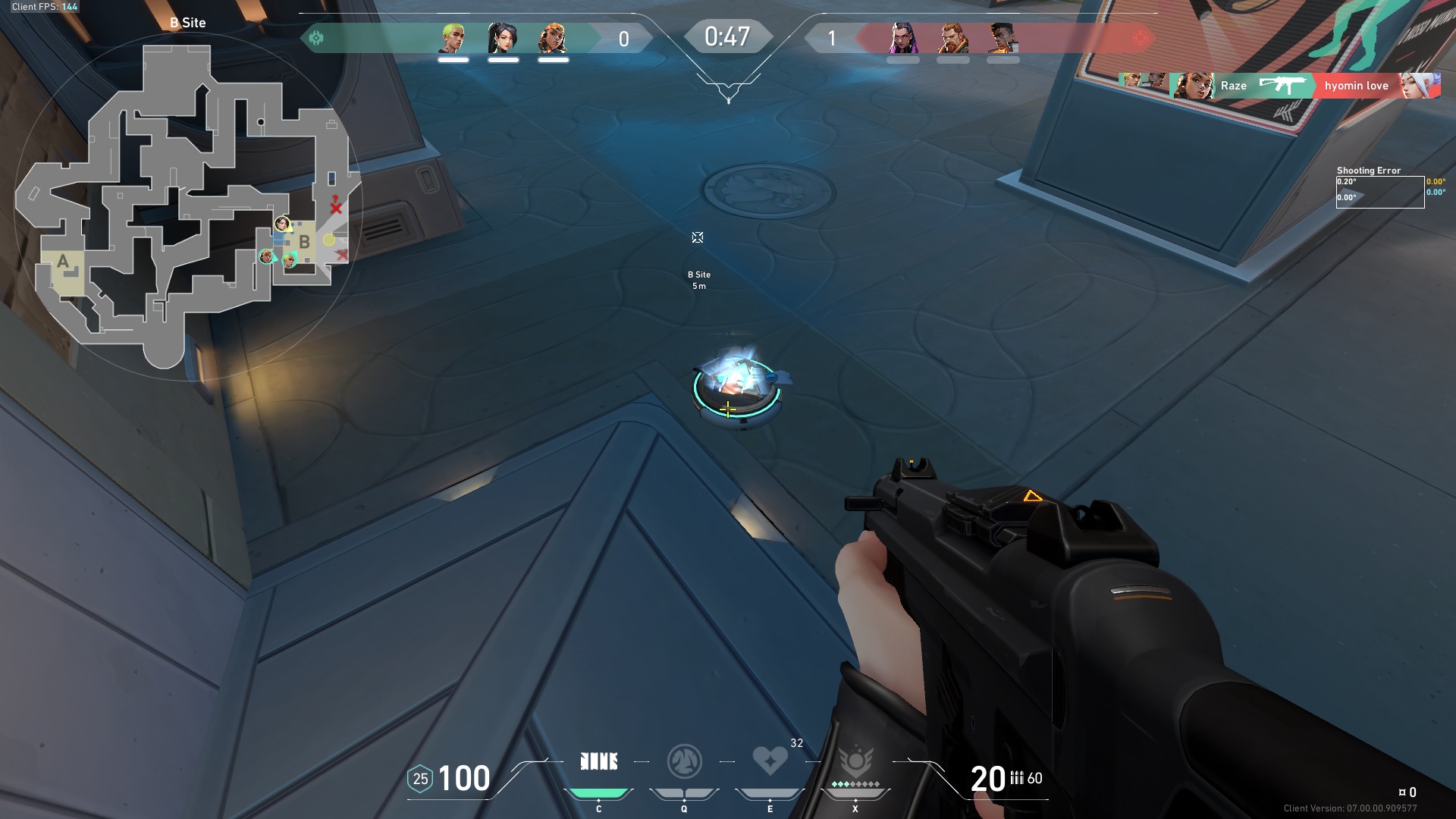Screen dimensions: 1456x819
Task: Click the black-haired player icon on the minimap
Action: point(282,223)
